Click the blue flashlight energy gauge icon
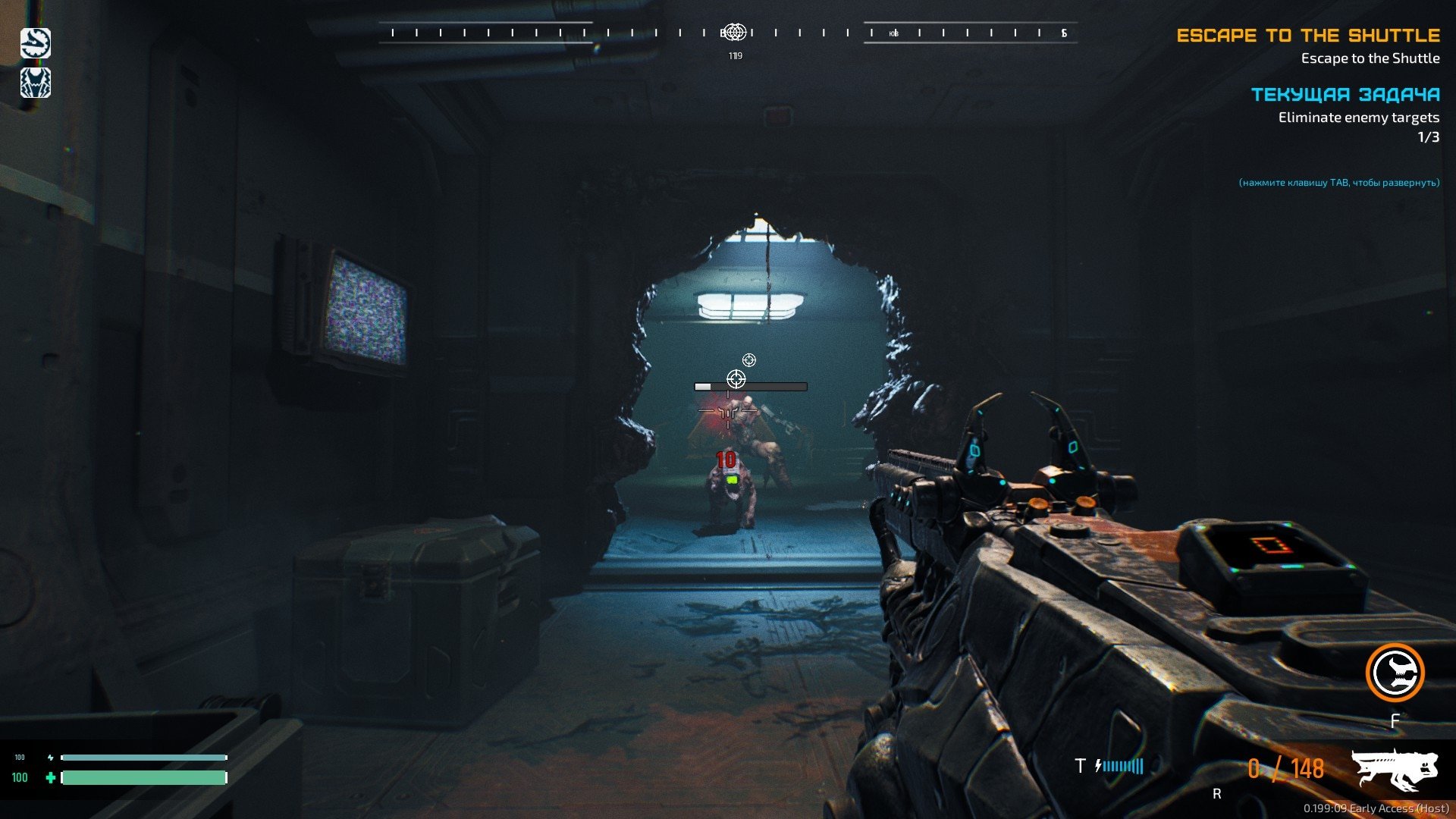This screenshot has height=819, width=1456. [x=1120, y=766]
